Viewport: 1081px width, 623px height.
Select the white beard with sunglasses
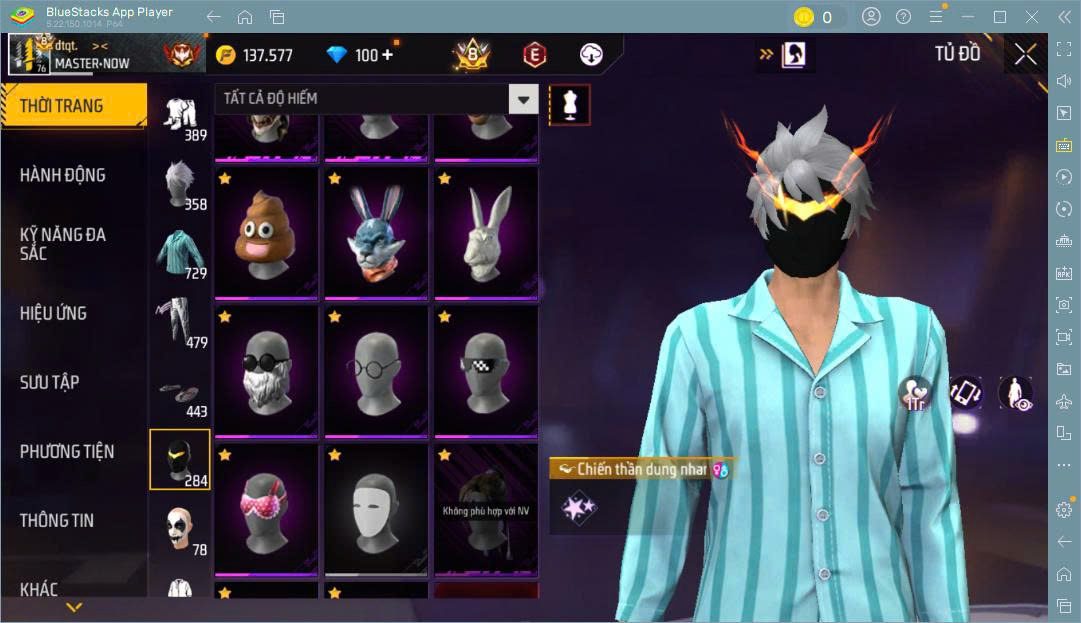click(266, 371)
